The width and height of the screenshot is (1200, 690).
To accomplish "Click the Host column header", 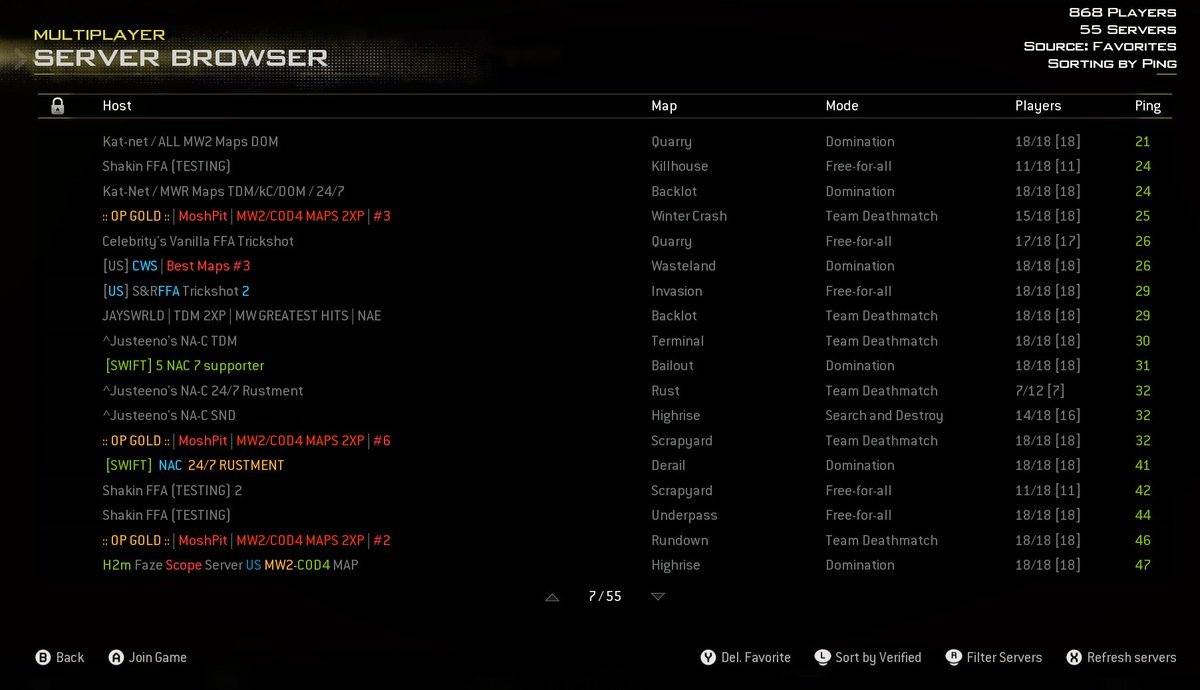I will pyautogui.click(x=117, y=106).
